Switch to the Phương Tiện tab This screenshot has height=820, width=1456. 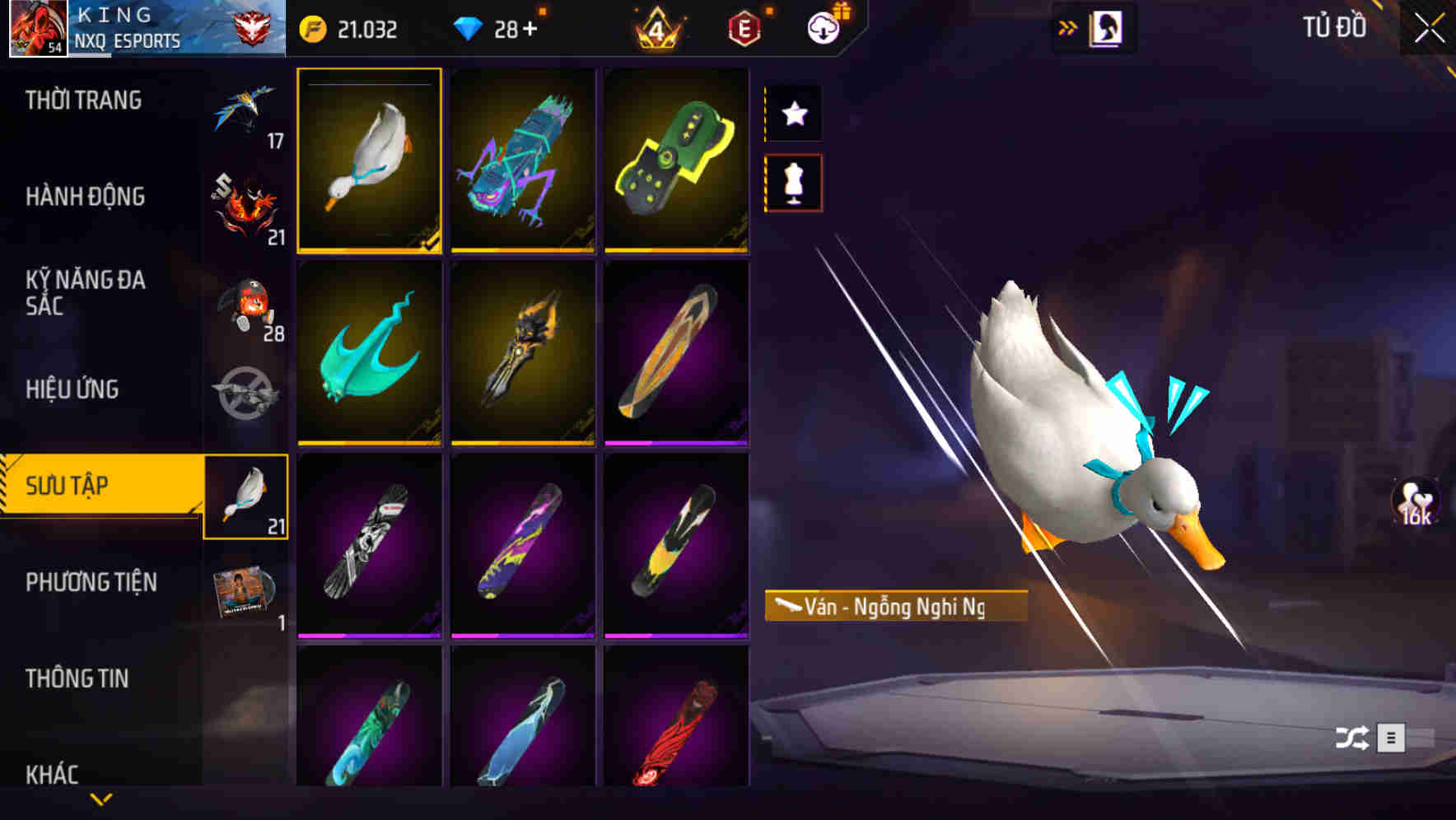(91, 581)
